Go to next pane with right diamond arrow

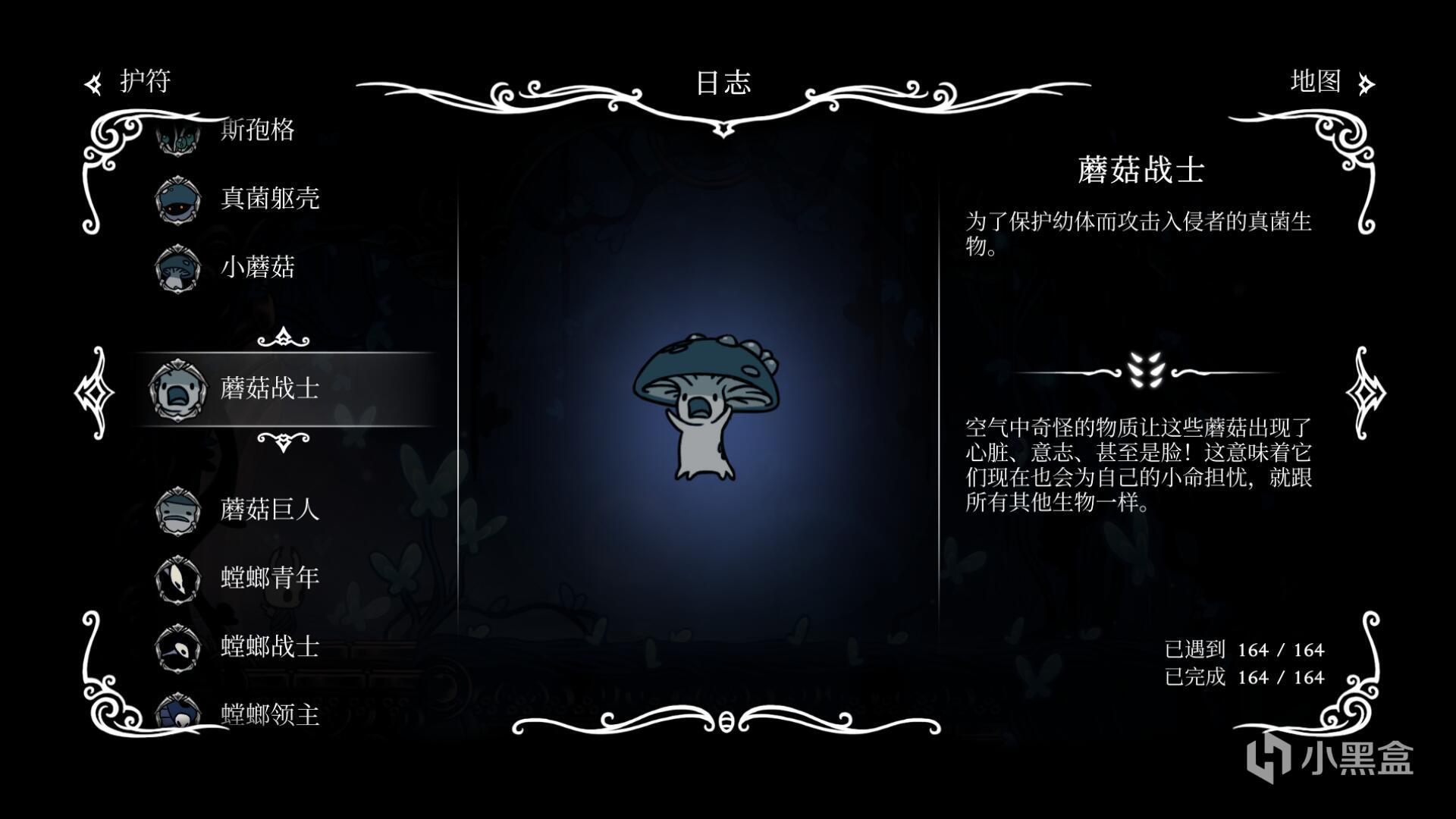click(1364, 393)
